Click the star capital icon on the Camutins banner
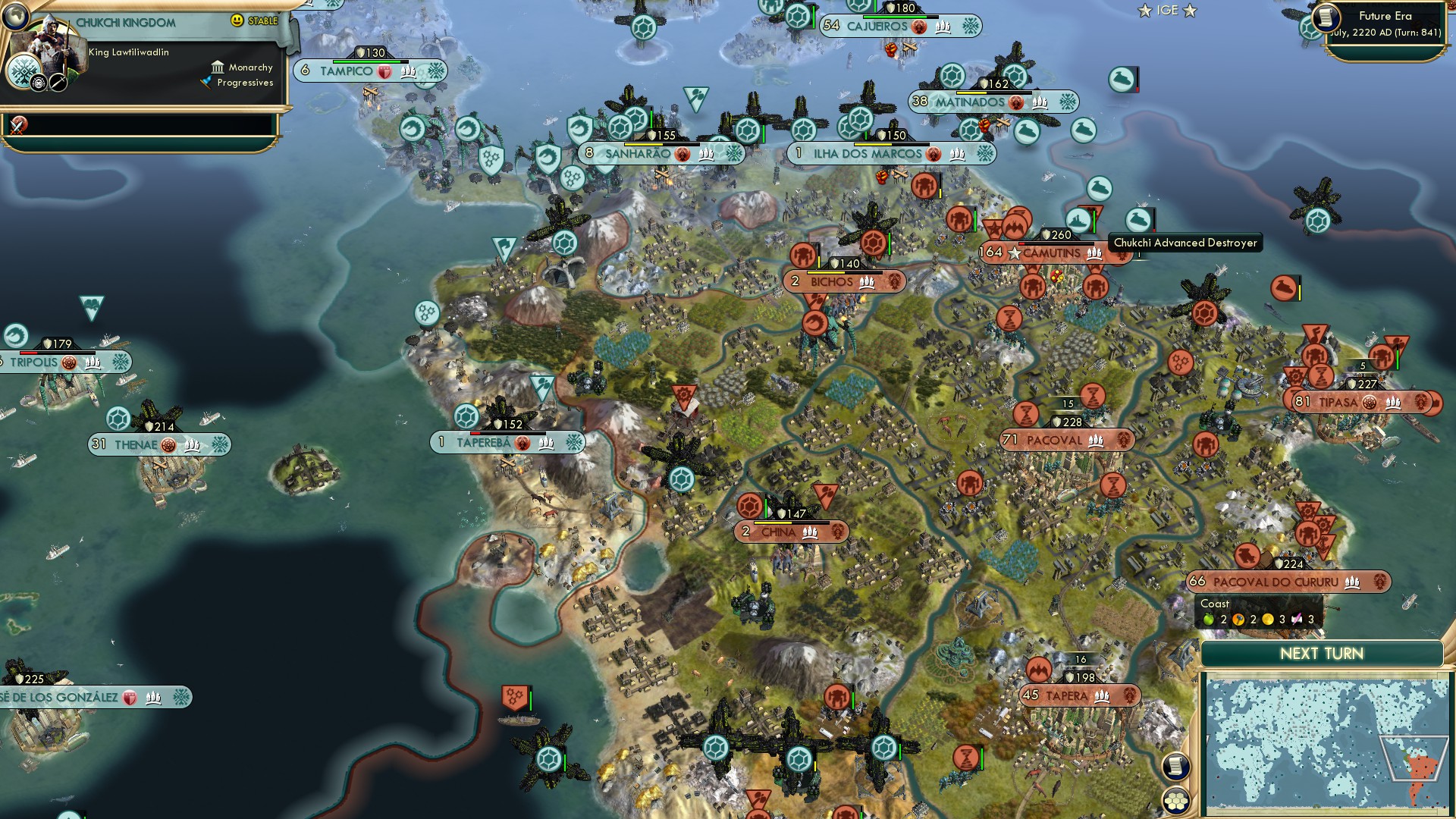 [x=1013, y=253]
